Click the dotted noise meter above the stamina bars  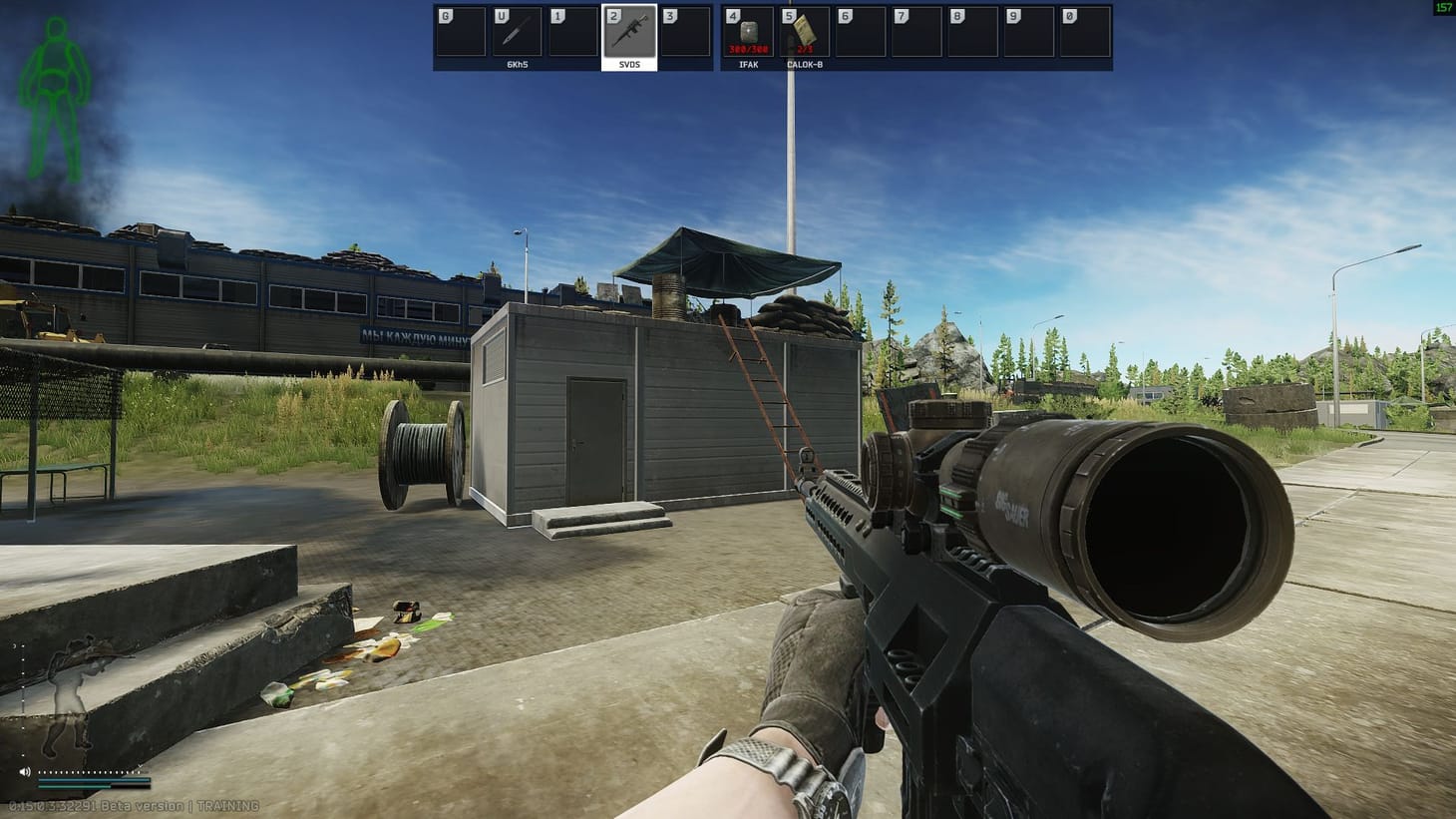point(88,773)
